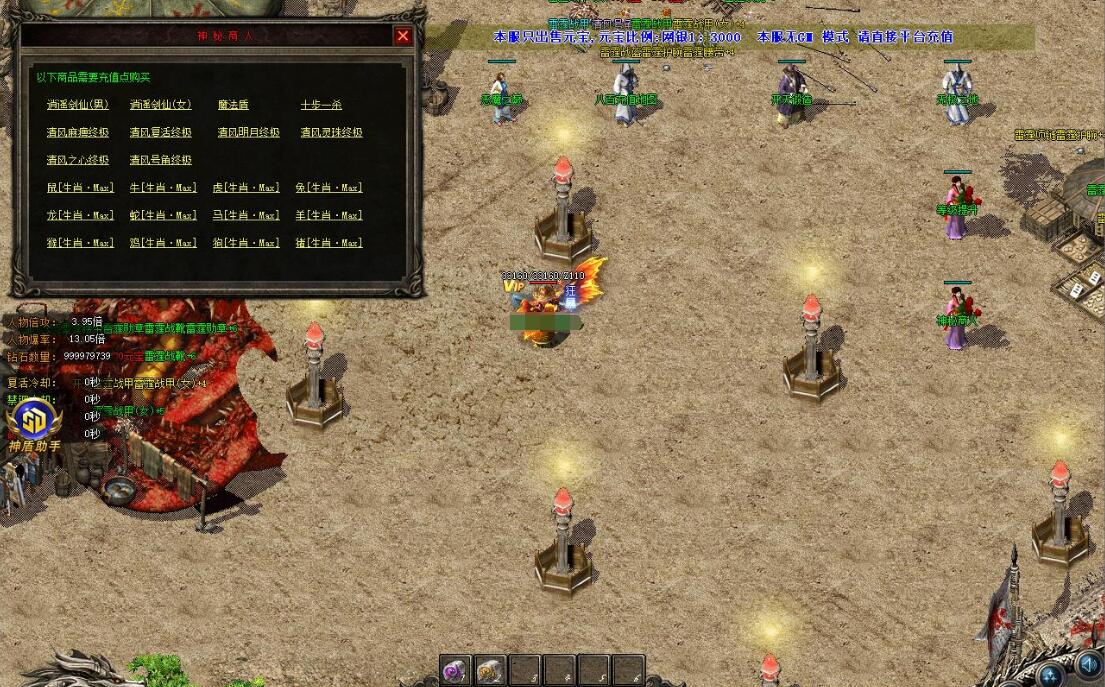Click the 羊[生肖·Max] zodiac link
This screenshot has height=687, width=1105.
coord(329,215)
